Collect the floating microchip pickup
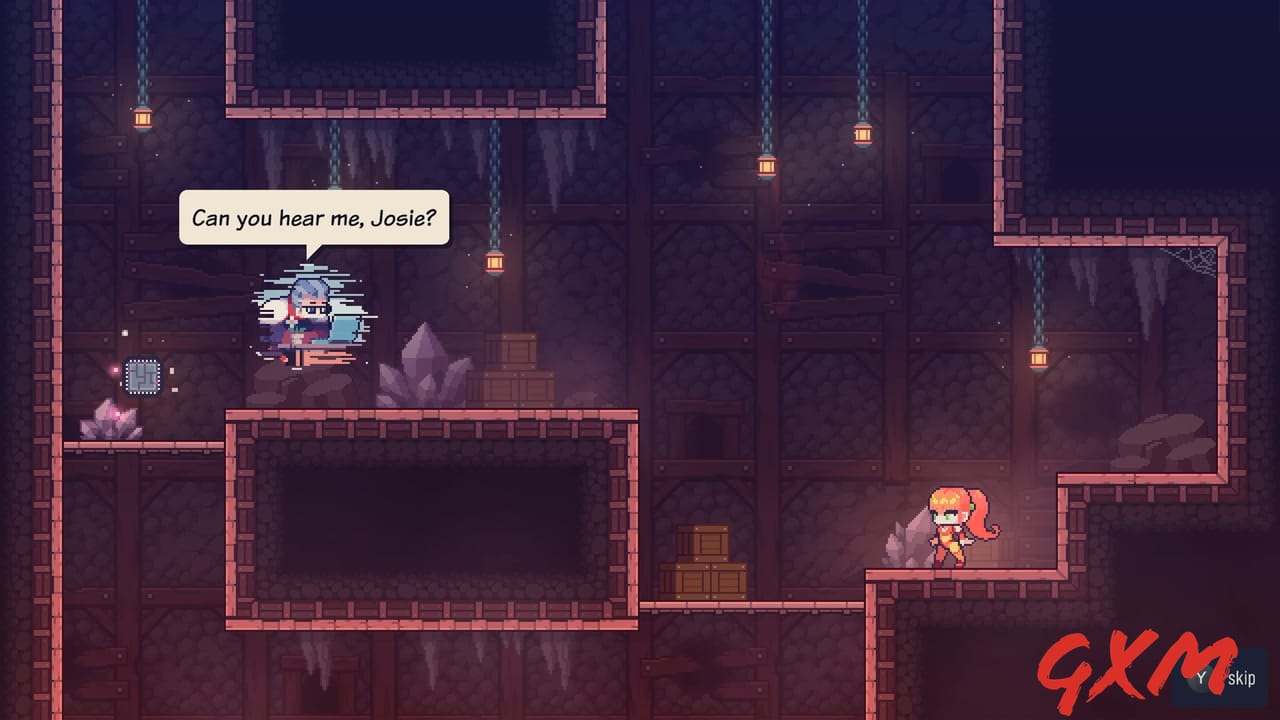1280x720 pixels. (x=143, y=378)
